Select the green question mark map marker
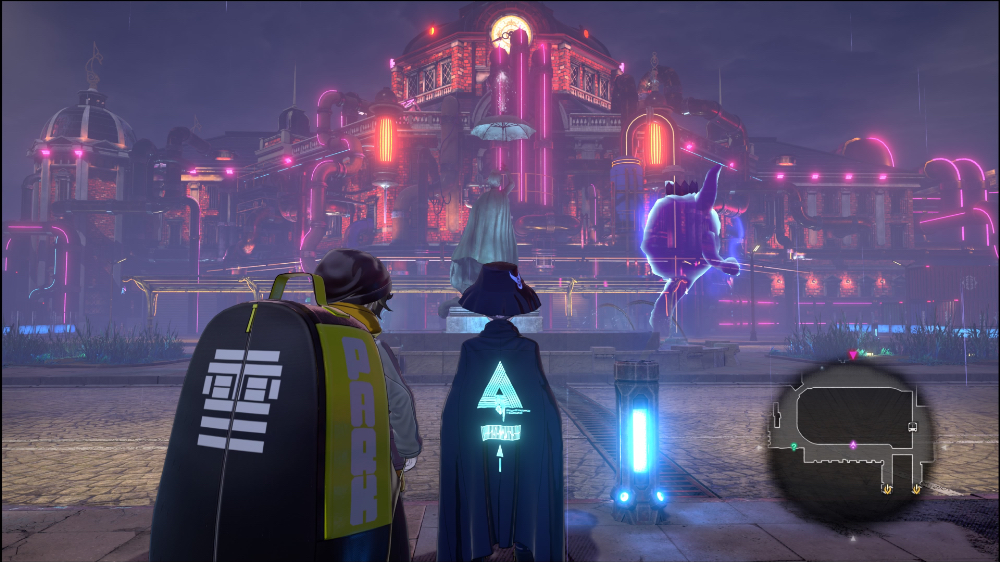 point(793,446)
